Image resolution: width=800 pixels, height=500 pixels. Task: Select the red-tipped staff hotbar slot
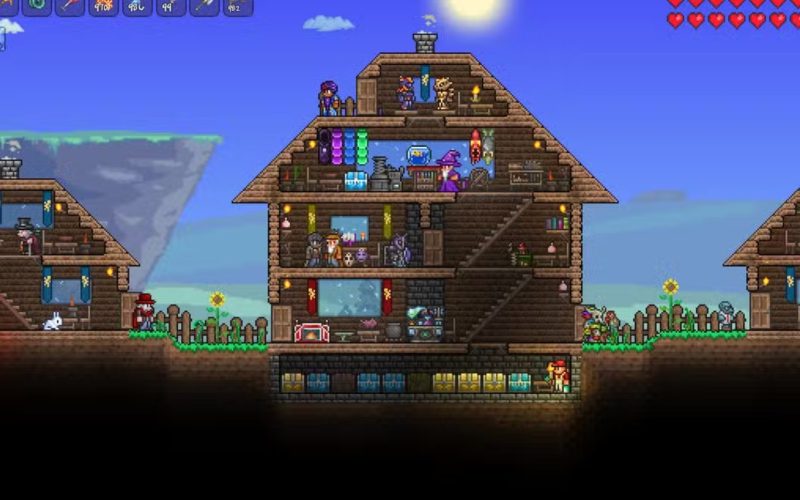coord(70,6)
